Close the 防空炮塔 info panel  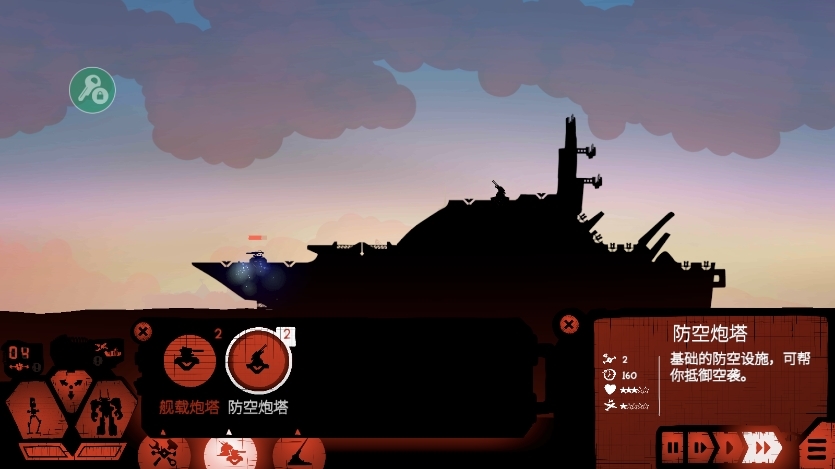click(x=569, y=324)
